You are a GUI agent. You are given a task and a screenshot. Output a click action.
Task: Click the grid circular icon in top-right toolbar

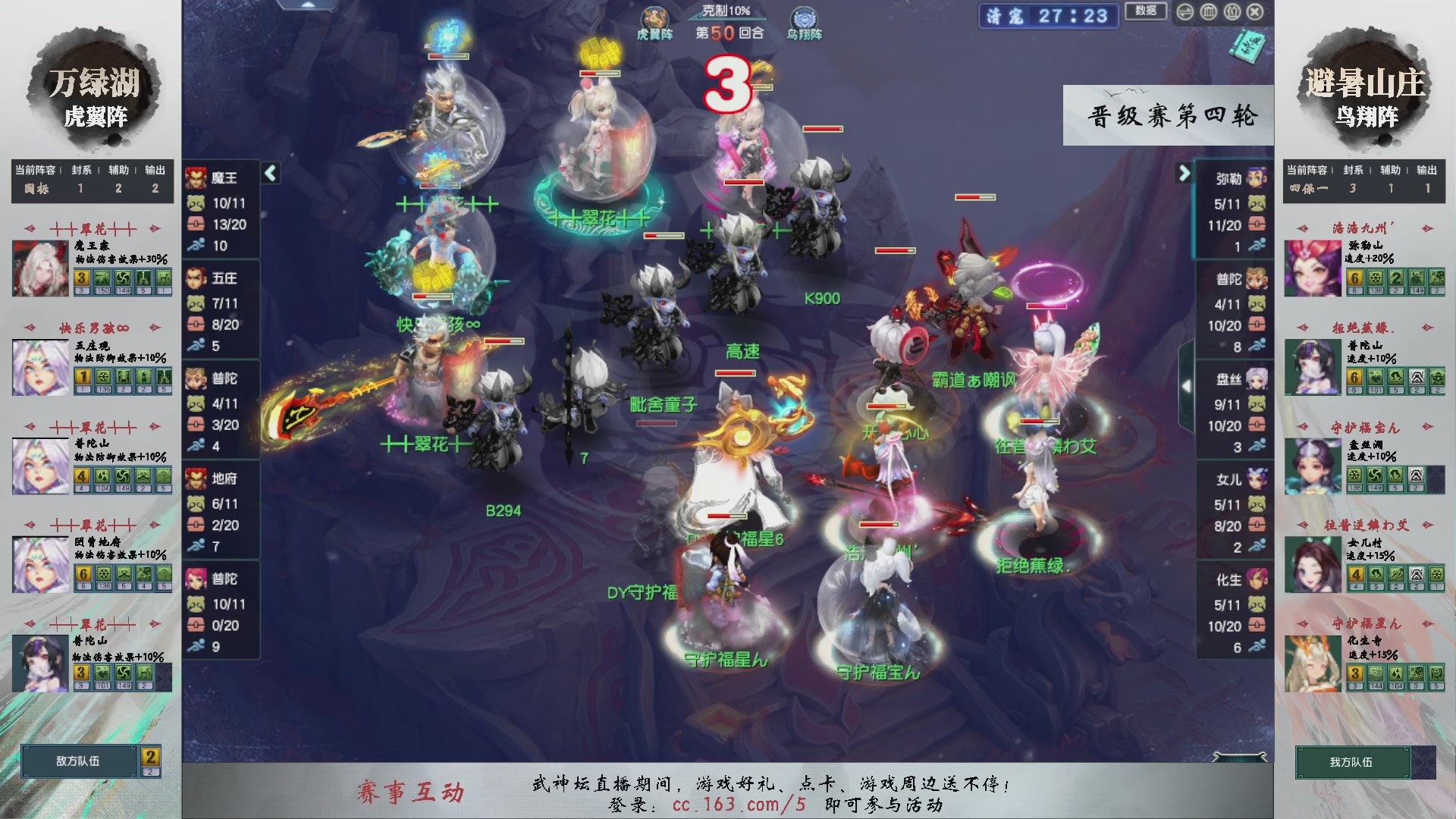coord(1210,13)
